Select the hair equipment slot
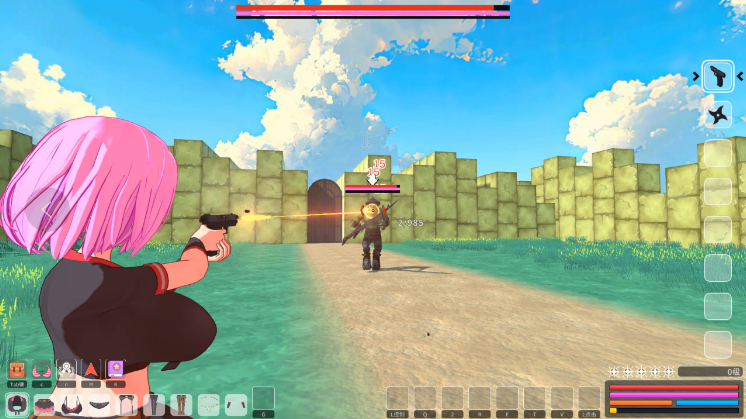This screenshot has height=419, width=746. (17, 405)
